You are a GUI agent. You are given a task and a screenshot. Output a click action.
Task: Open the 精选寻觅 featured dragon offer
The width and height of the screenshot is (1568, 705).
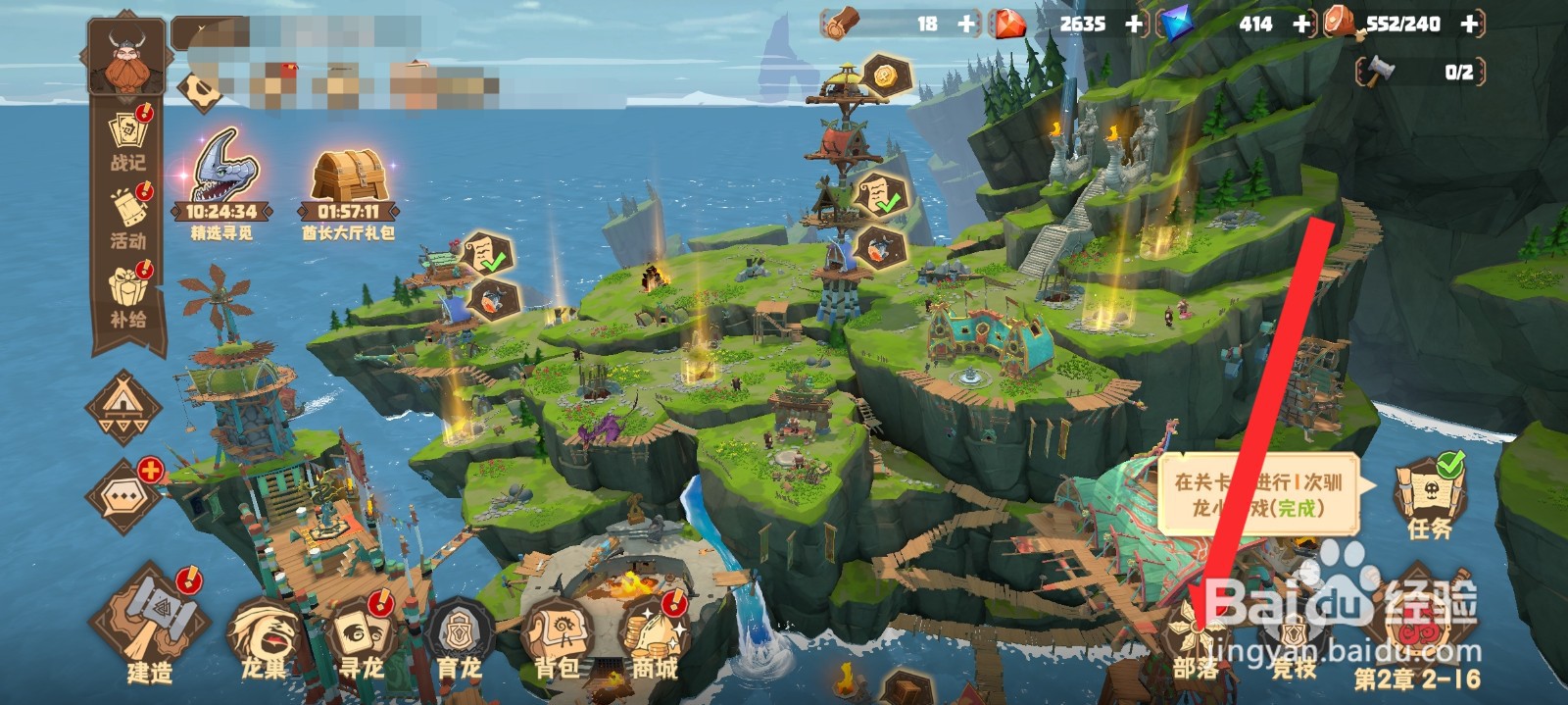222,181
